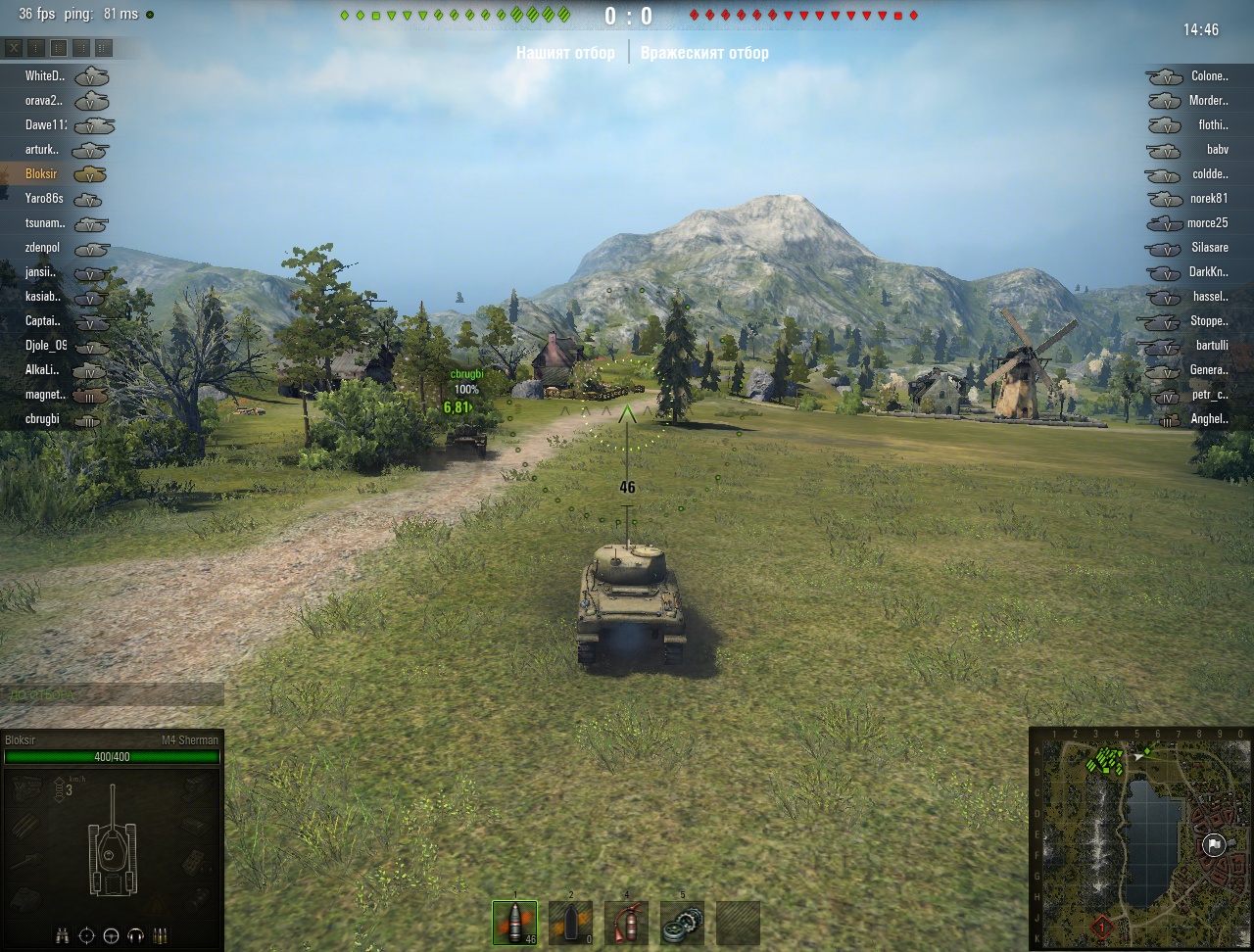Activate the repair kit consumable
Screen dimensions: 1254x952
(682, 923)
